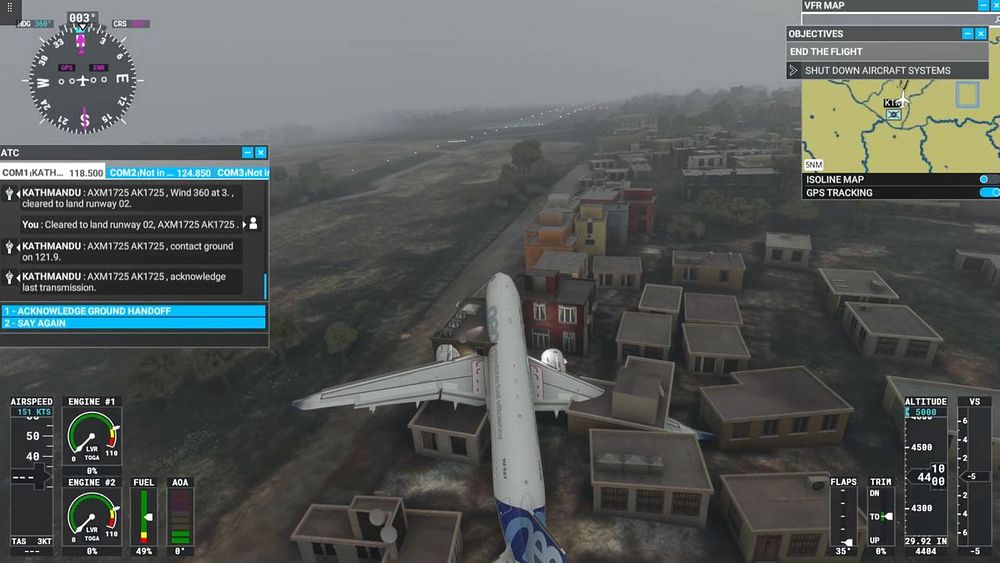Choose Acknowledge Ground Handoff ATC reply

134,311
